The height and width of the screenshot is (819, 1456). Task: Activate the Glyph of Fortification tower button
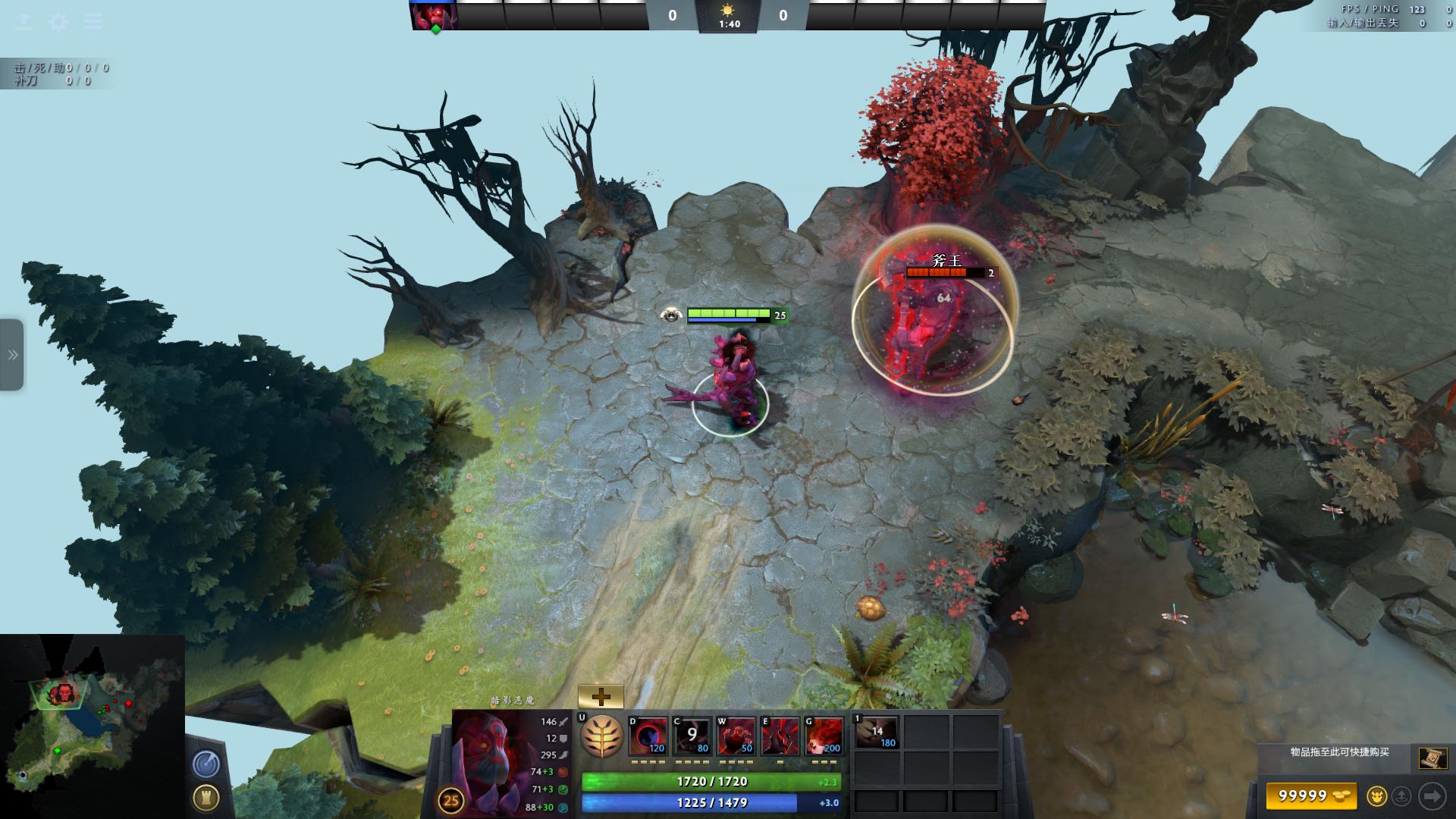click(x=206, y=798)
